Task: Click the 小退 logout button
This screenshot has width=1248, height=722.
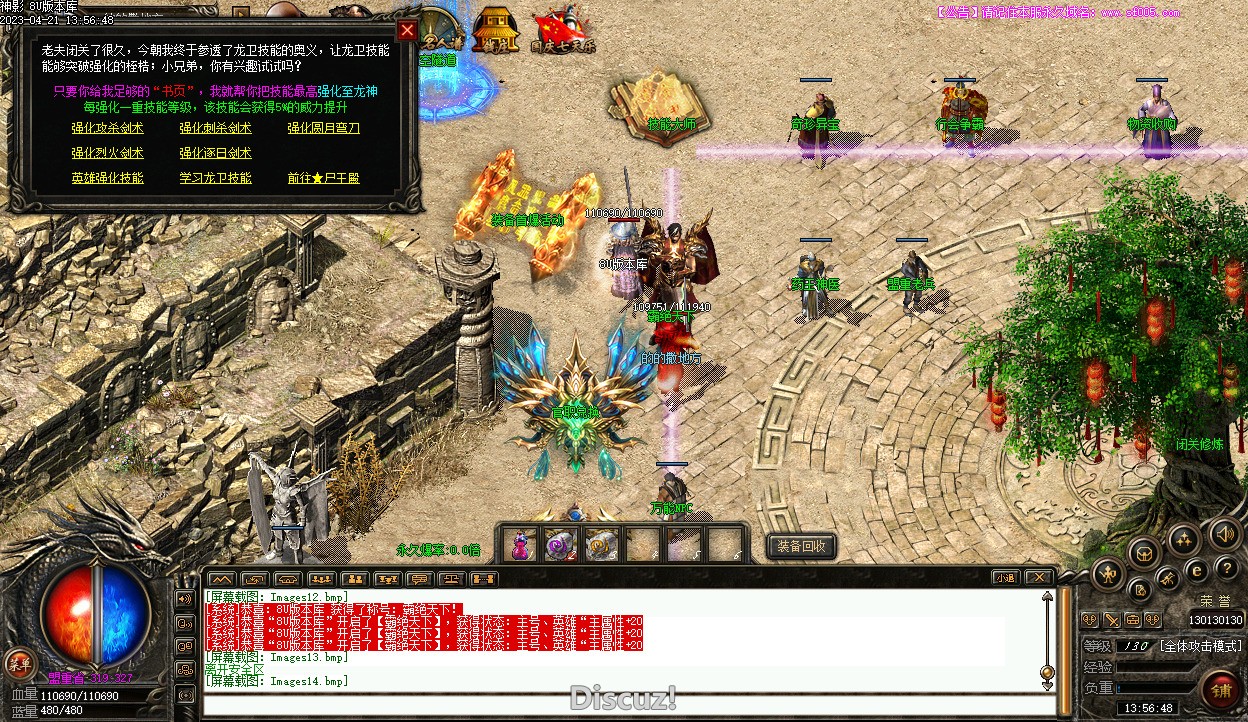Action: 1006,578
